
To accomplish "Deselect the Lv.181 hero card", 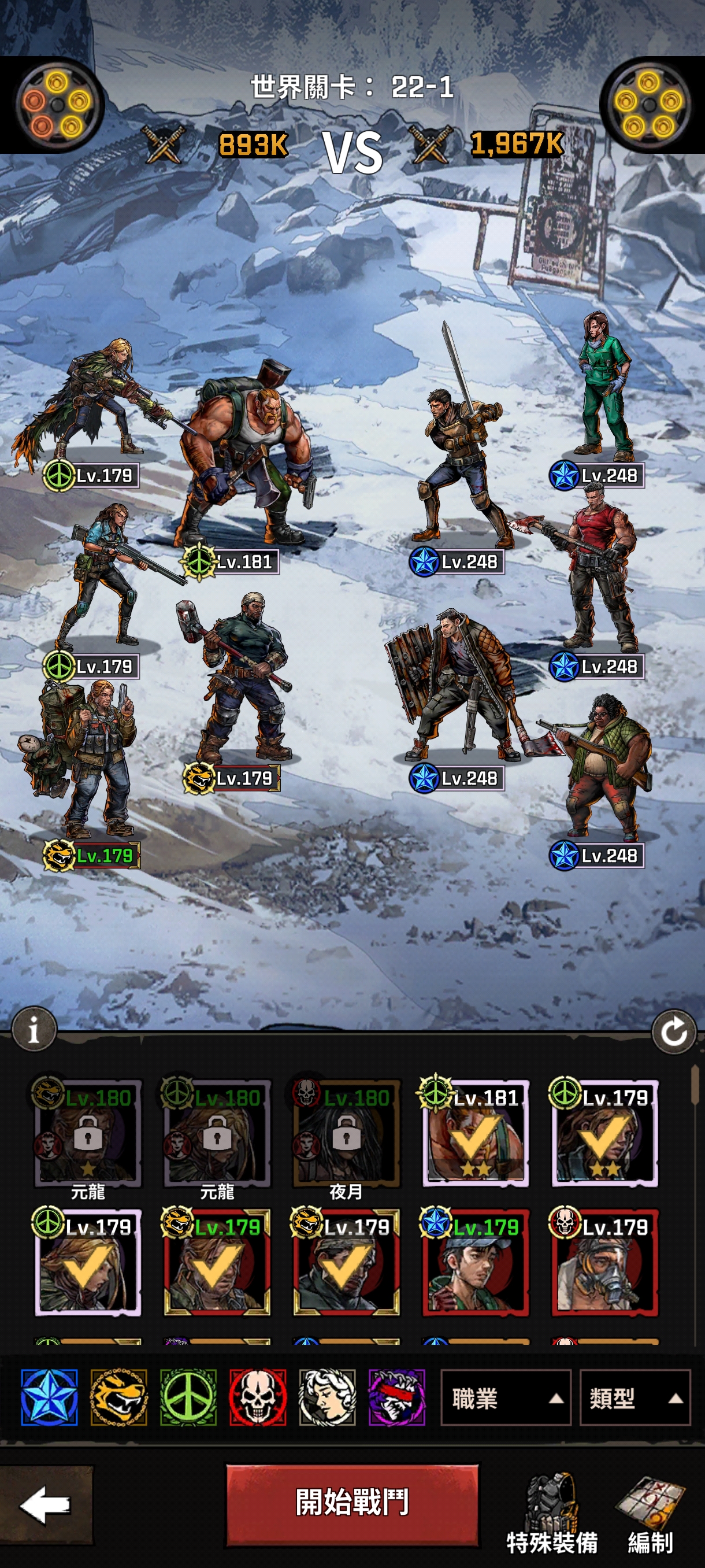I will tap(476, 1133).
